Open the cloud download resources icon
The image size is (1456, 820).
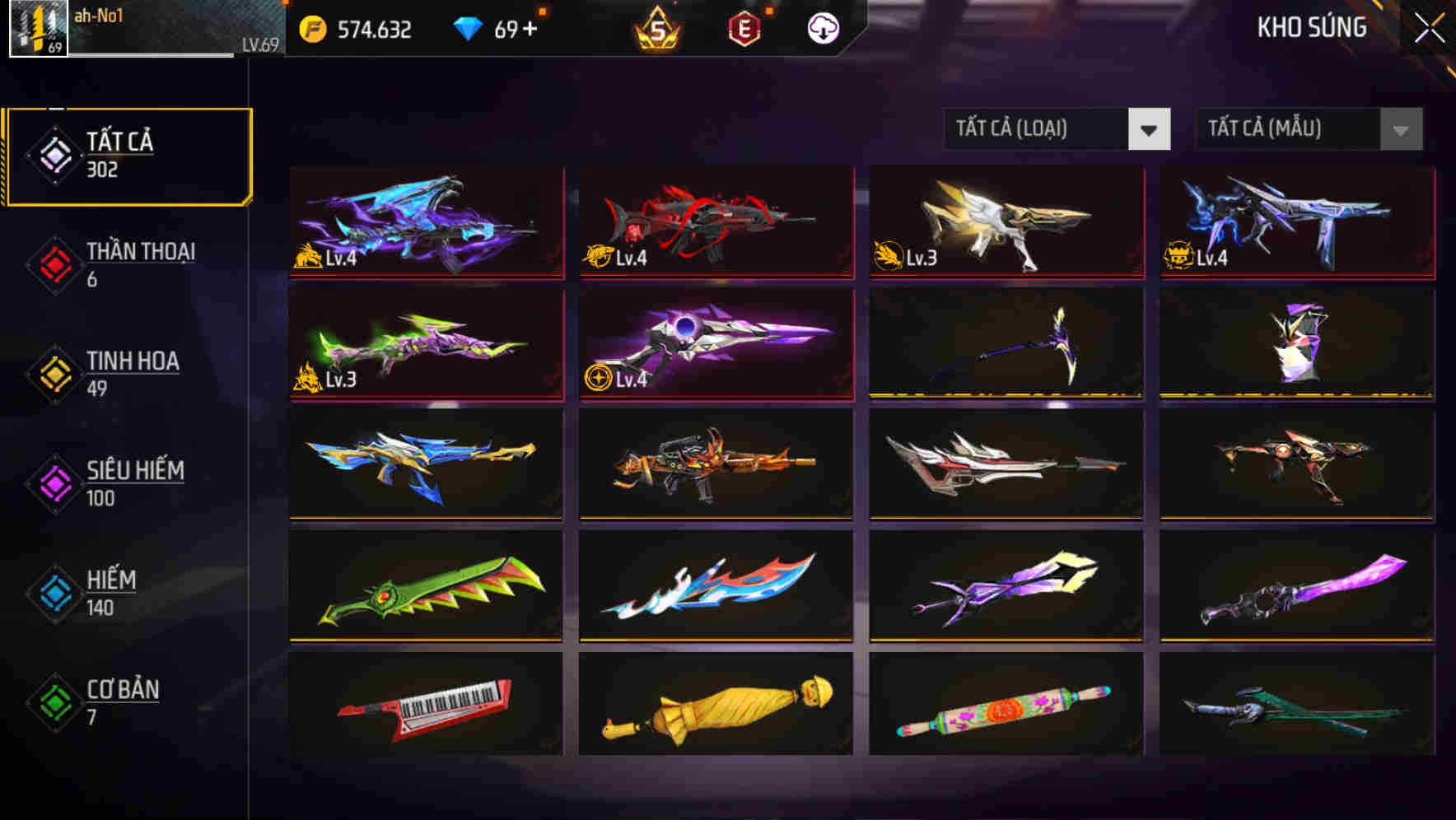click(823, 27)
